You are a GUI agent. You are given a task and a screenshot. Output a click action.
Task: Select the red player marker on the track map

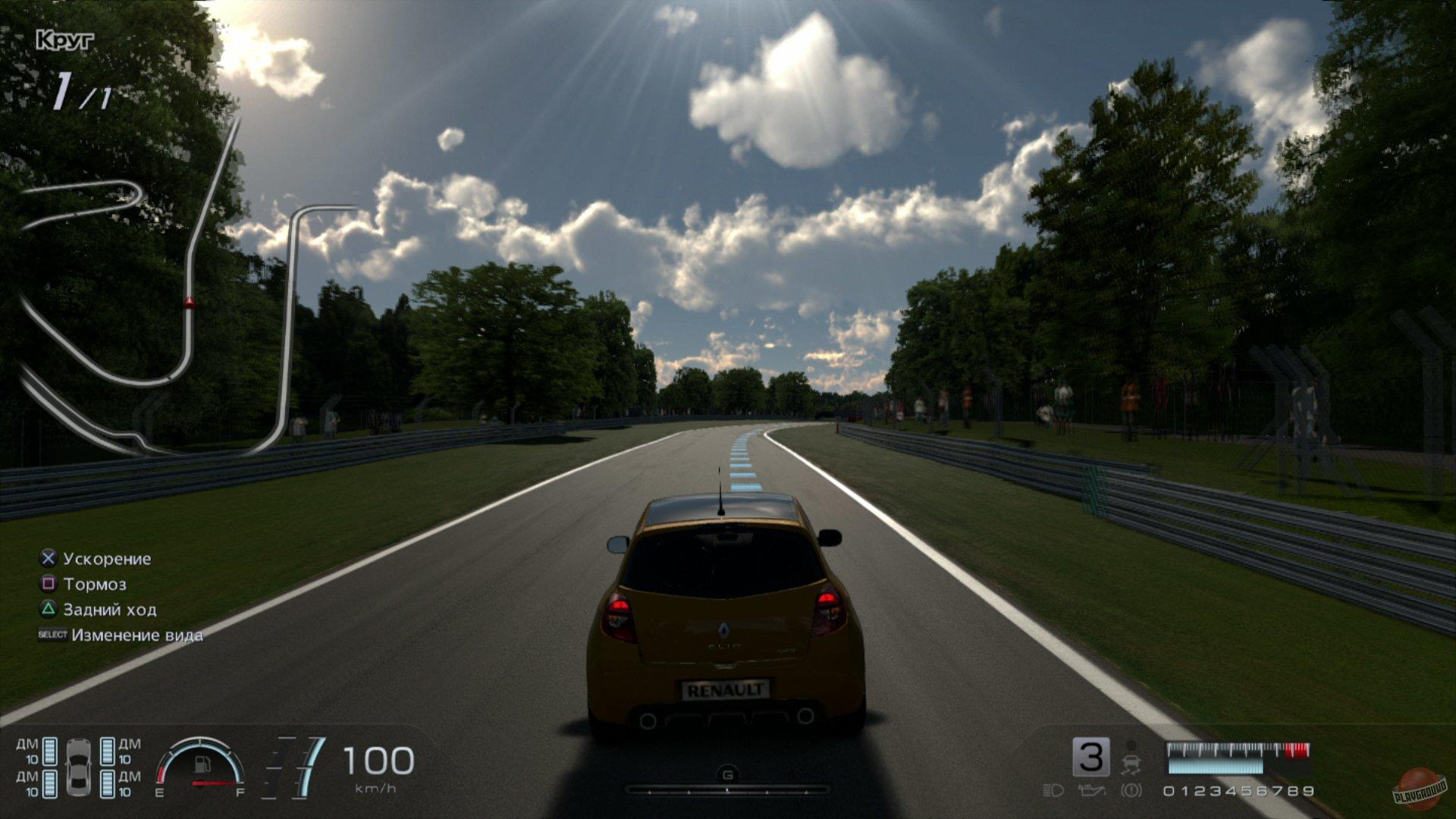coord(189,303)
